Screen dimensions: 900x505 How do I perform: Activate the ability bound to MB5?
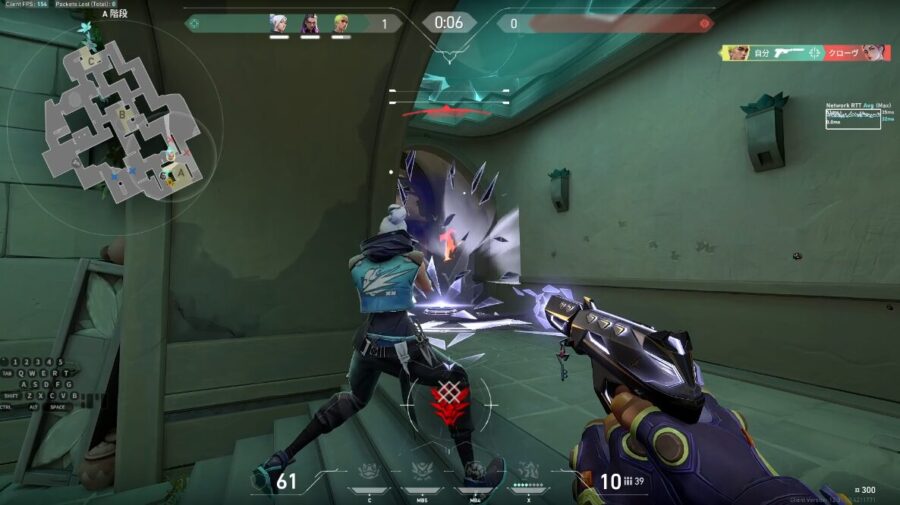tap(423, 472)
